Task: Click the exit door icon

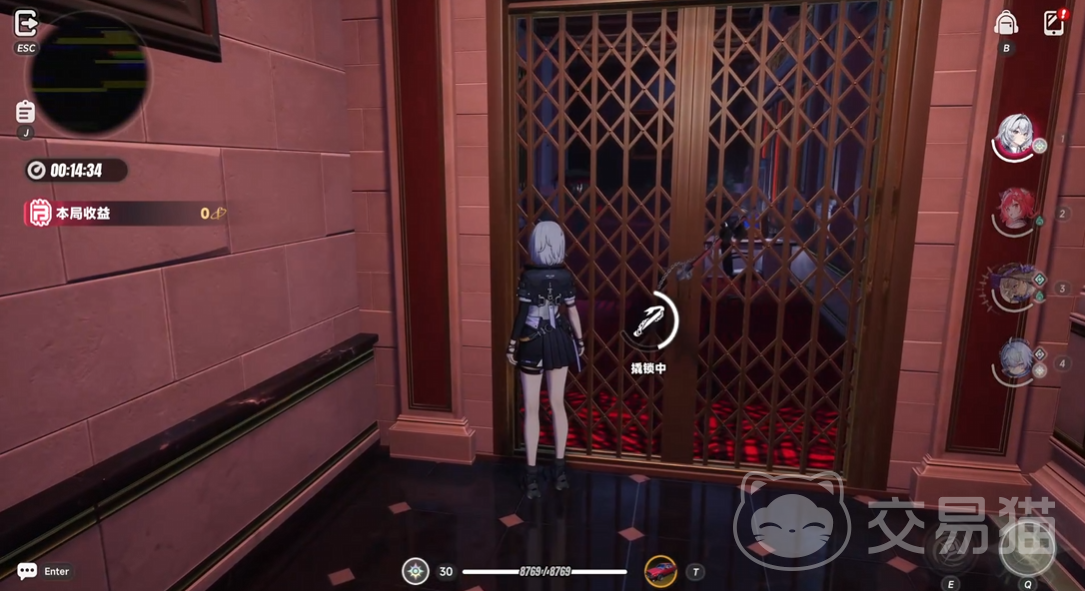Action: [26, 24]
